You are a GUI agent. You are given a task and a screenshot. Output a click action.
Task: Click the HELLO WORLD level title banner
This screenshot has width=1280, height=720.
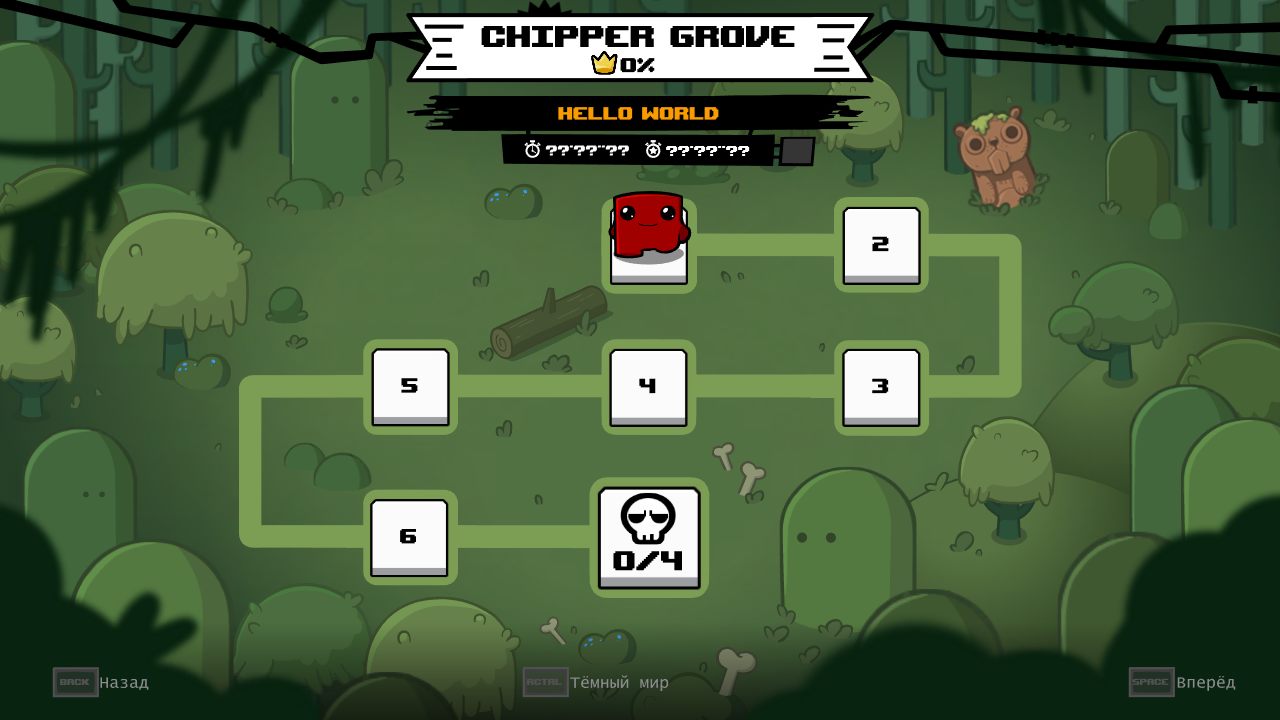click(639, 113)
